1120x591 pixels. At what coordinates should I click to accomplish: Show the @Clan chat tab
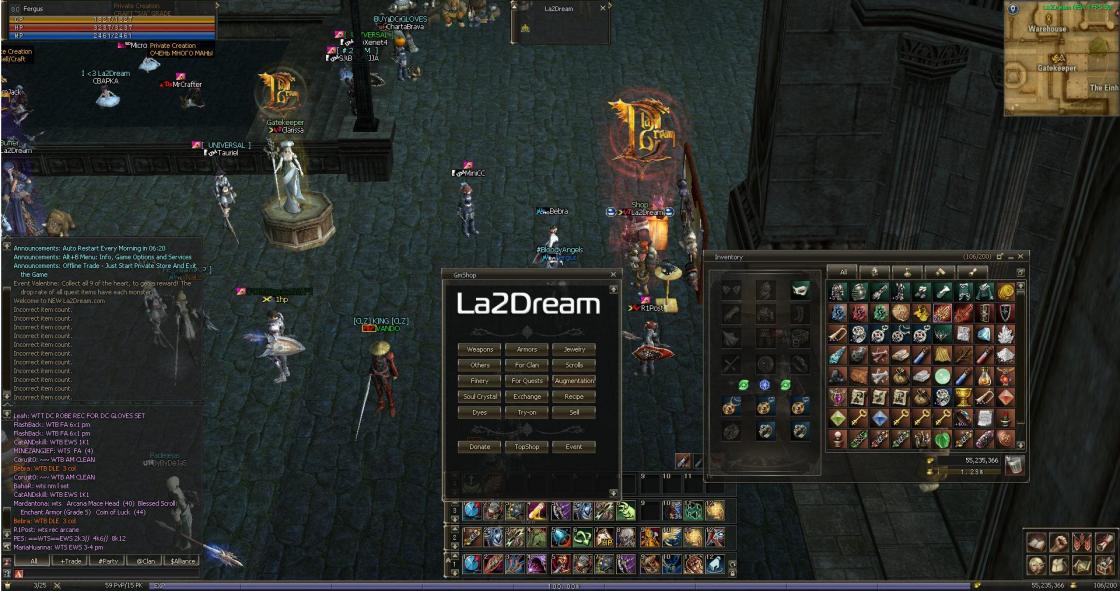pos(145,561)
